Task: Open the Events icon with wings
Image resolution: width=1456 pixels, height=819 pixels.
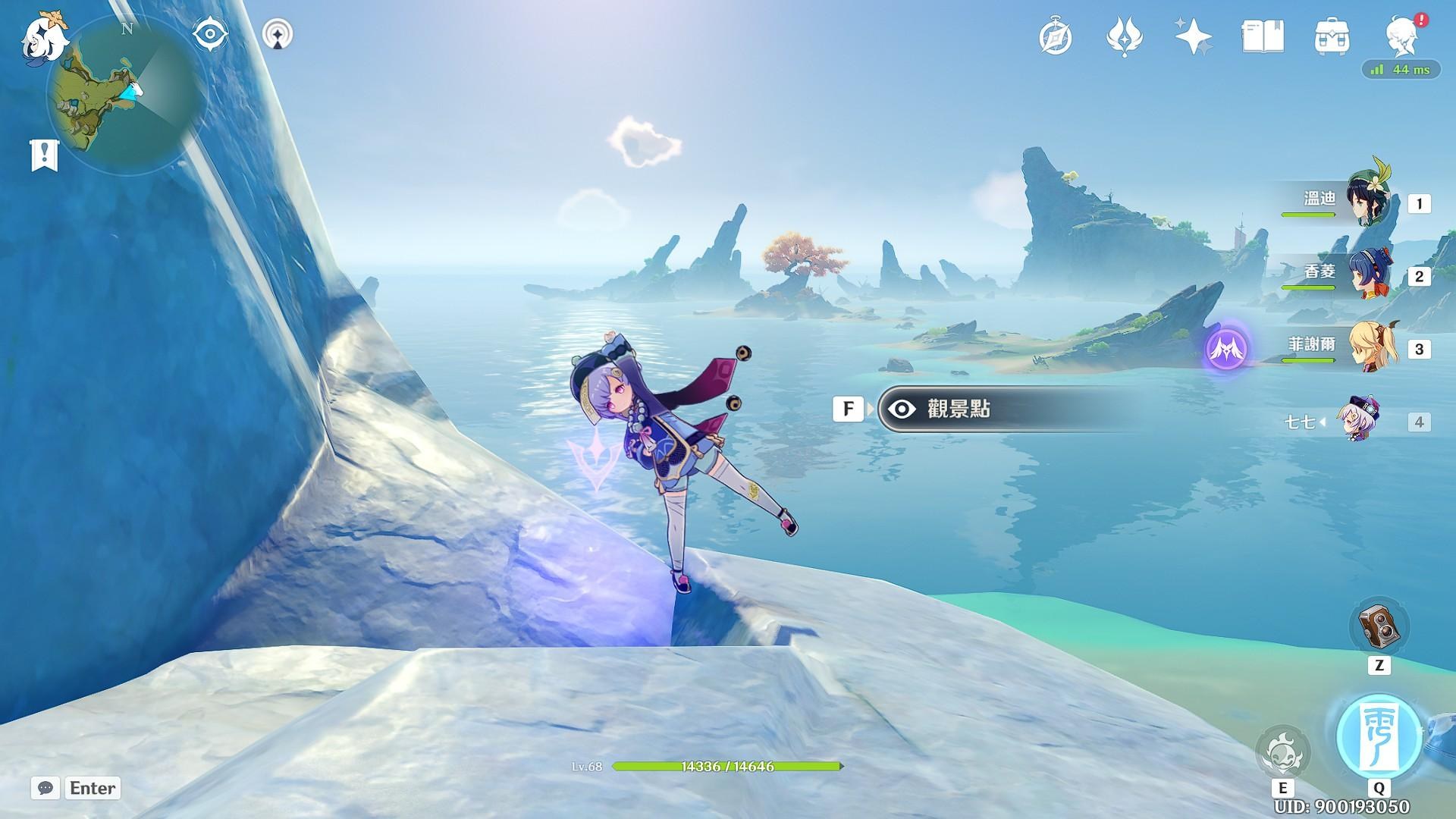Action: click(1124, 36)
